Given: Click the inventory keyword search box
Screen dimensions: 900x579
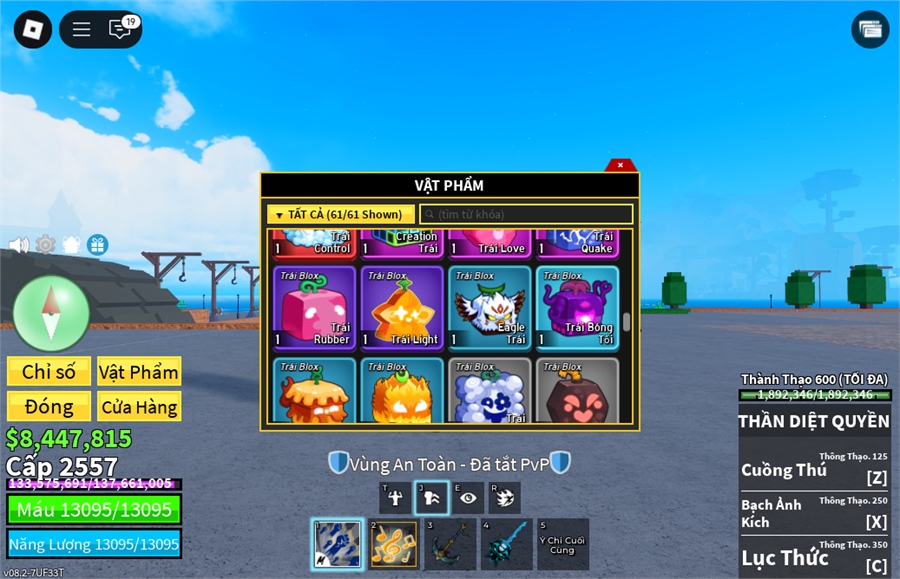Looking at the screenshot, I should 526,214.
